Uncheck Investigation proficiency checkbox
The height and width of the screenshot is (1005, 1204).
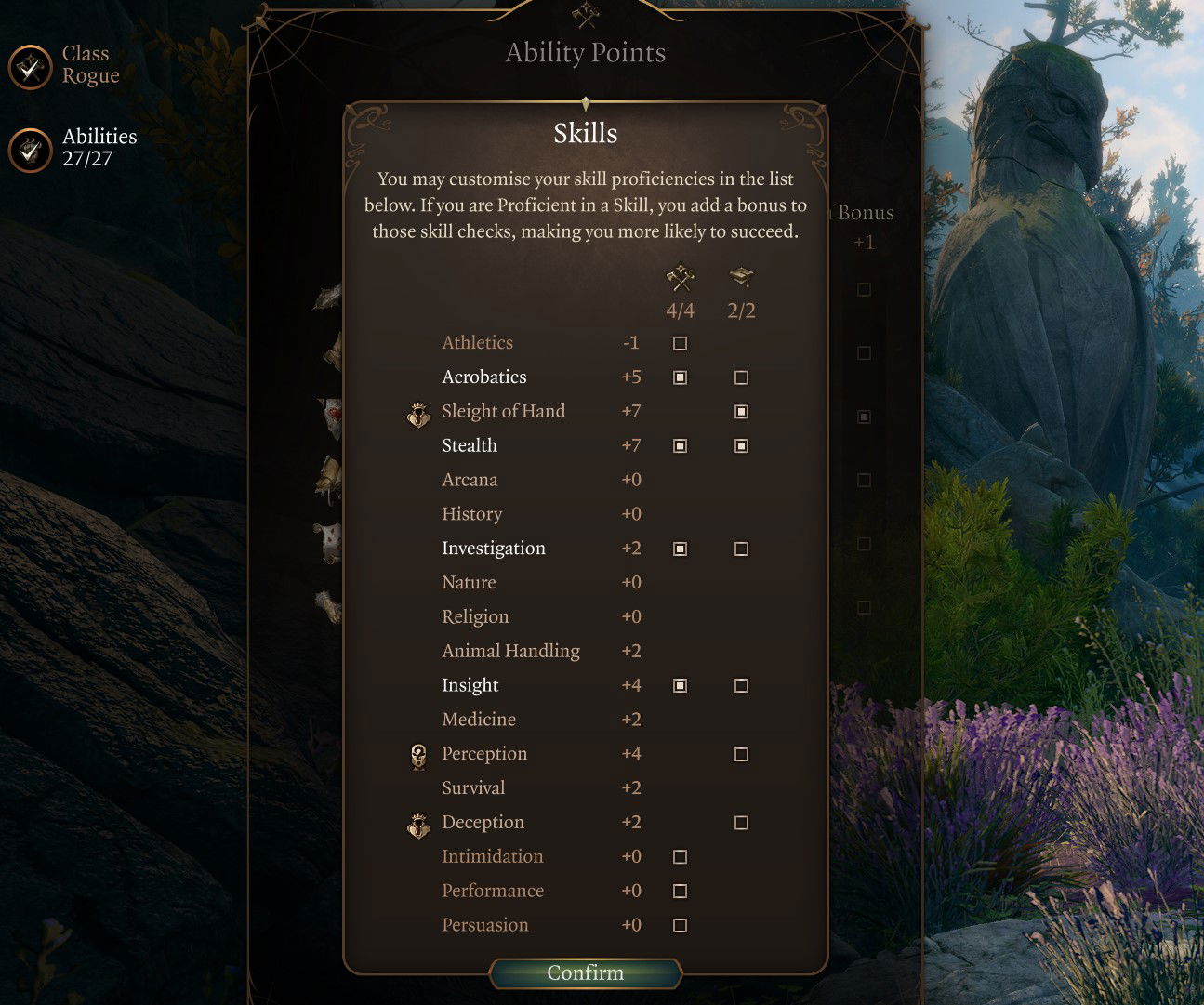coord(680,549)
